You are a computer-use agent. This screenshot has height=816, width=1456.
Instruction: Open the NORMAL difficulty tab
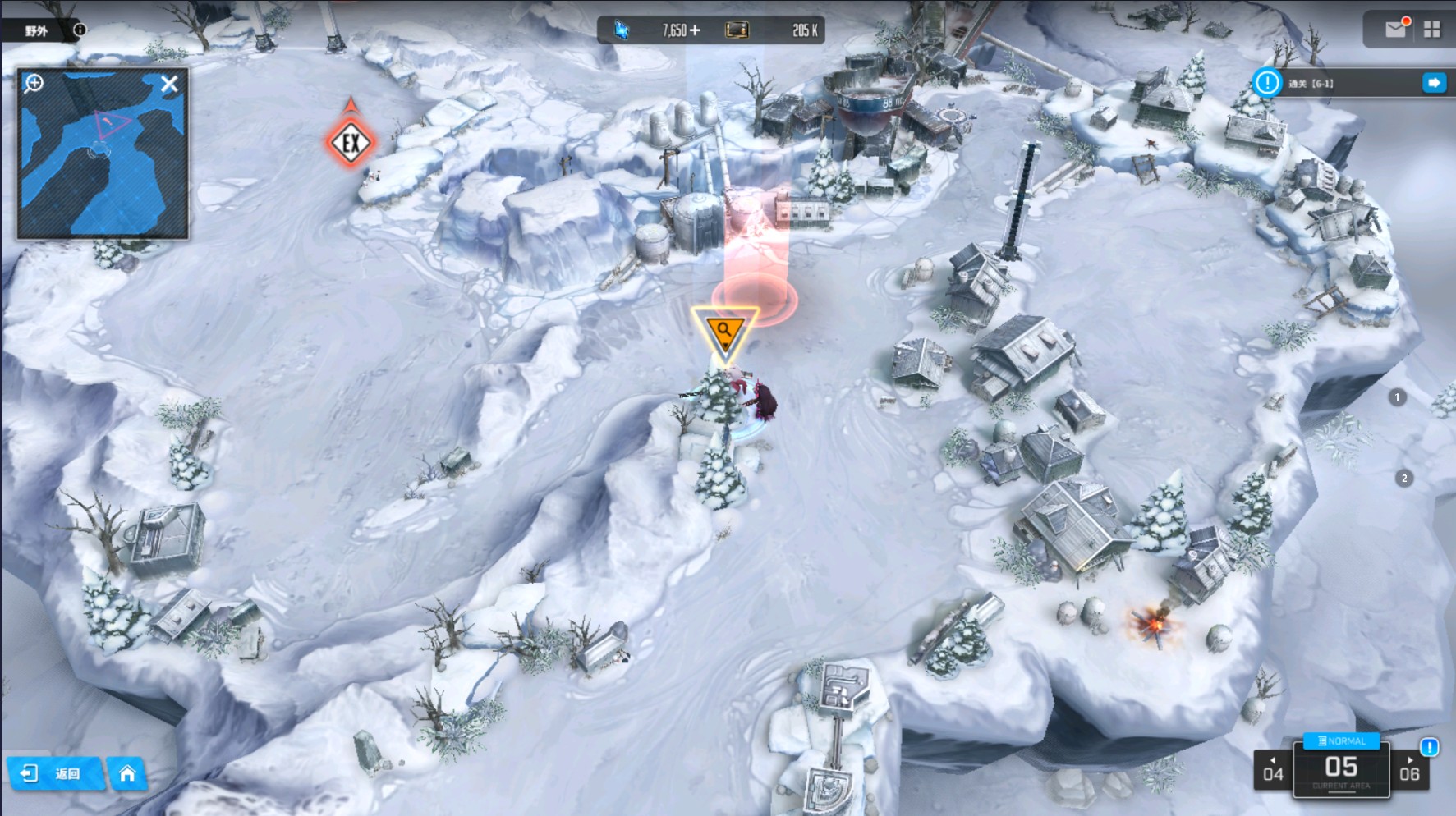click(x=1342, y=740)
